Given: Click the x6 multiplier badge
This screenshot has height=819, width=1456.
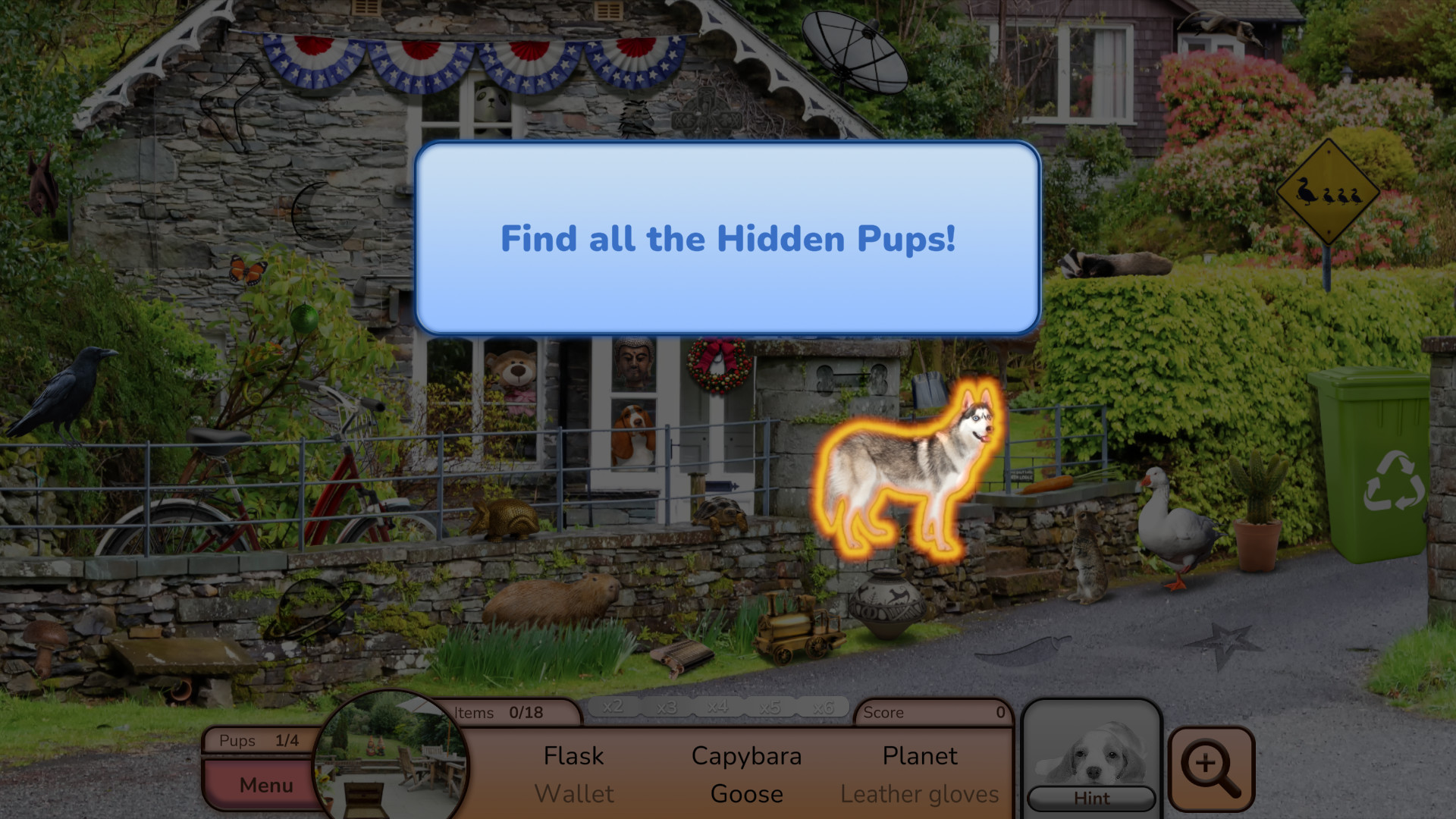Looking at the screenshot, I should click(825, 707).
